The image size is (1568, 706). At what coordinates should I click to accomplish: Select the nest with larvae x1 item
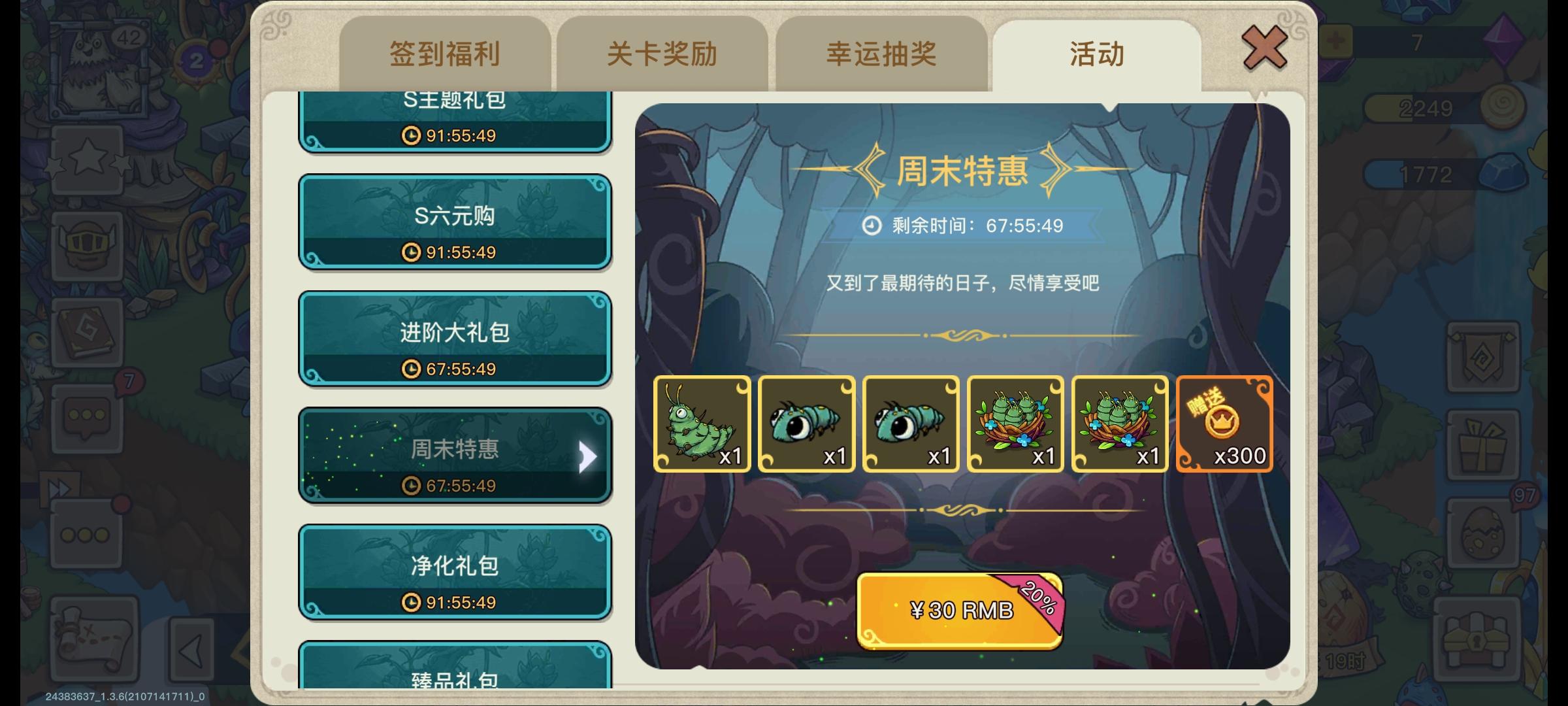point(1016,425)
